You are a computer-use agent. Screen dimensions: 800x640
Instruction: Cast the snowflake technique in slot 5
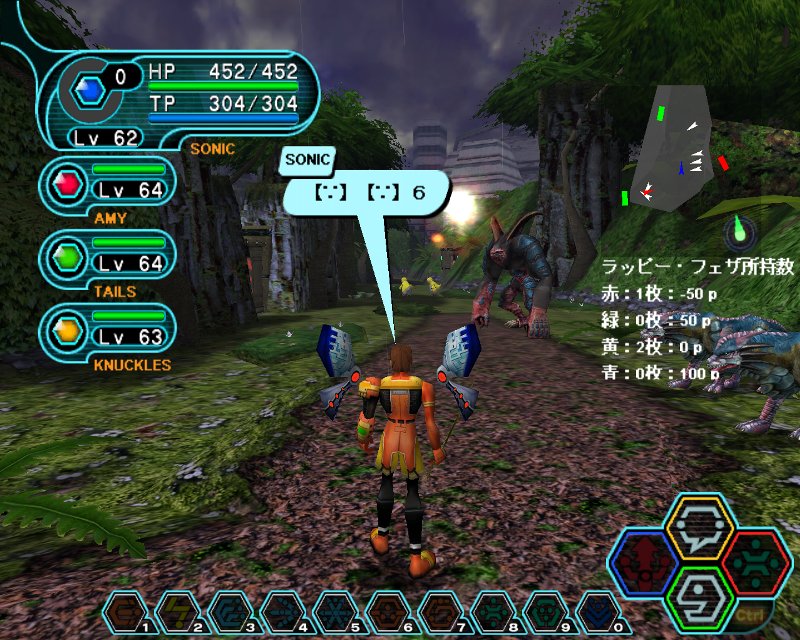tap(335, 612)
